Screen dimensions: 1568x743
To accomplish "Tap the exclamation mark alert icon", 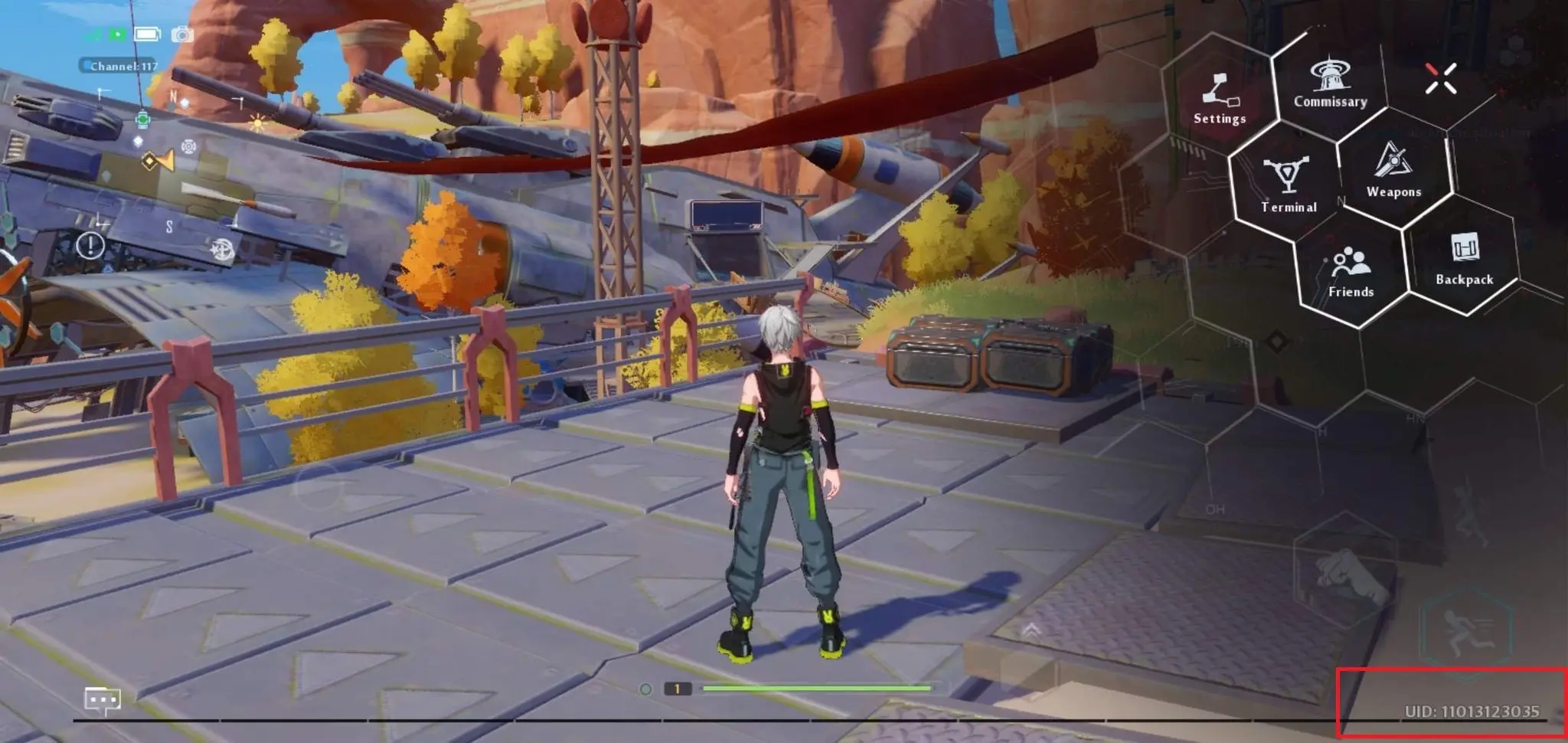I will point(90,245).
